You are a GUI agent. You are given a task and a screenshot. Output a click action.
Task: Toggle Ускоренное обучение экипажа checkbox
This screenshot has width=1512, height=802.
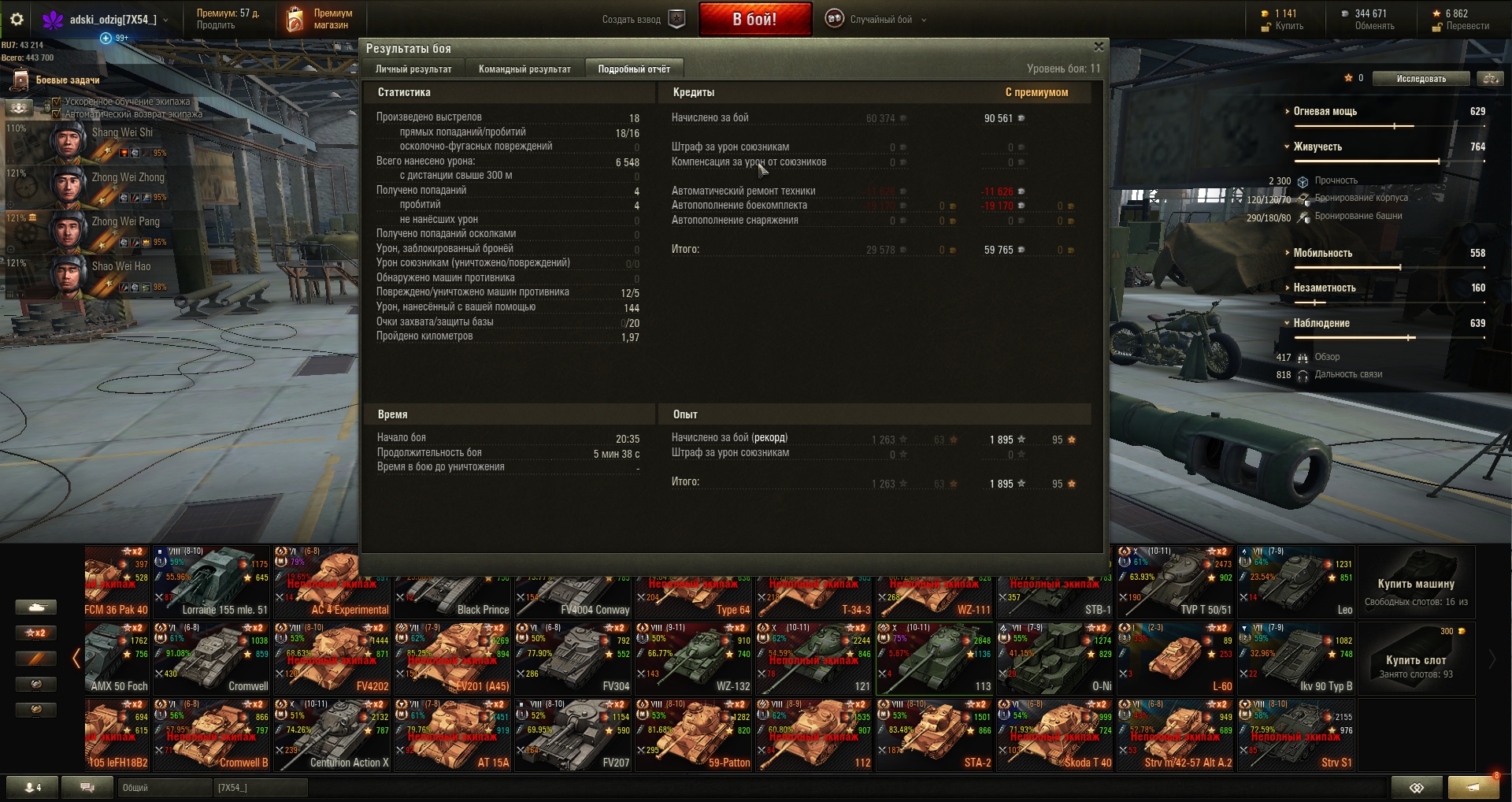56,102
